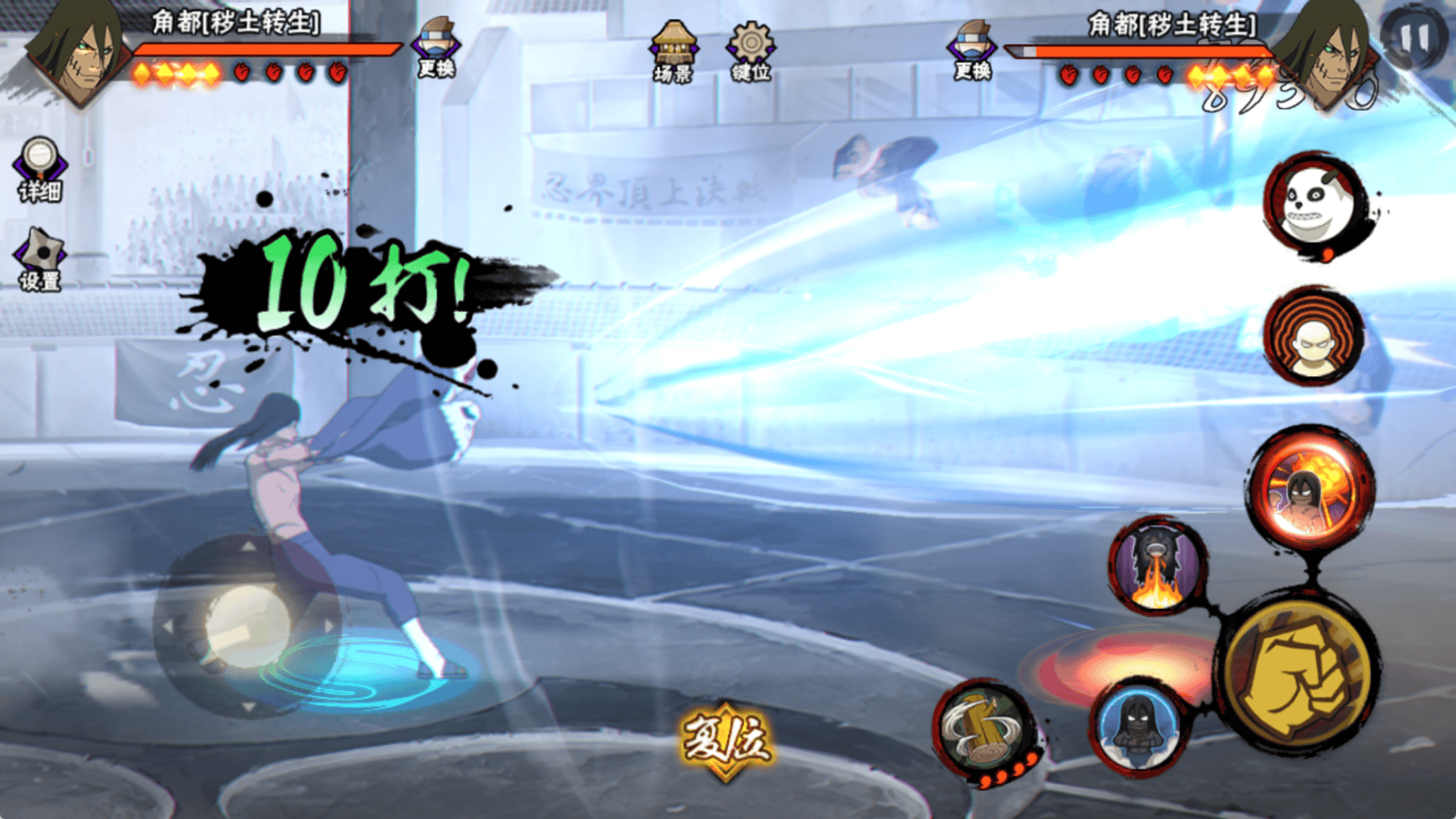Use the fire-breath skill
The width and height of the screenshot is (1456, 819).
[x=1157, y=566]
